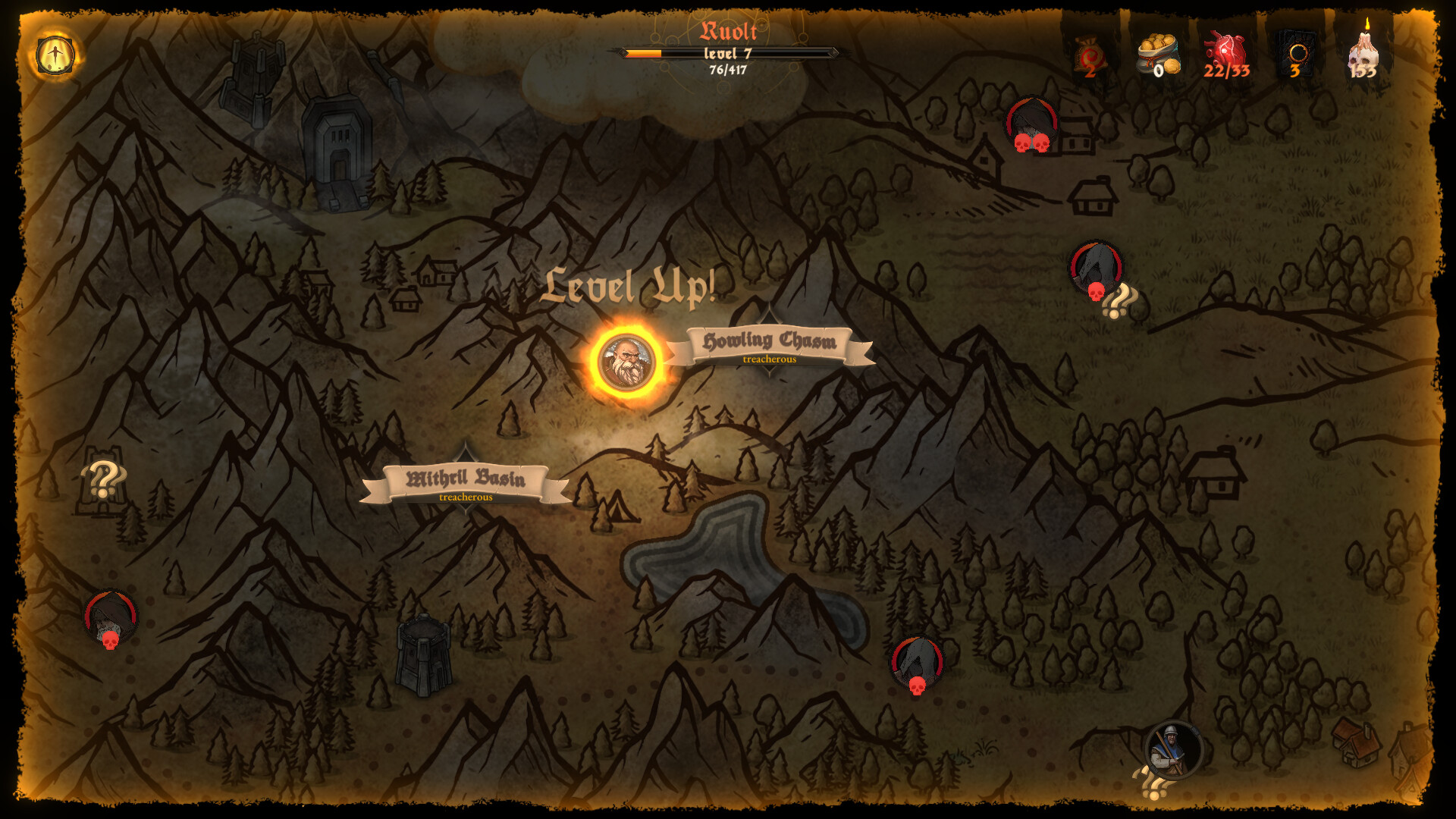The image size is (1456, 819).
Task: Visit the Mithril Basin location banner
Action: tap(466, 478)
